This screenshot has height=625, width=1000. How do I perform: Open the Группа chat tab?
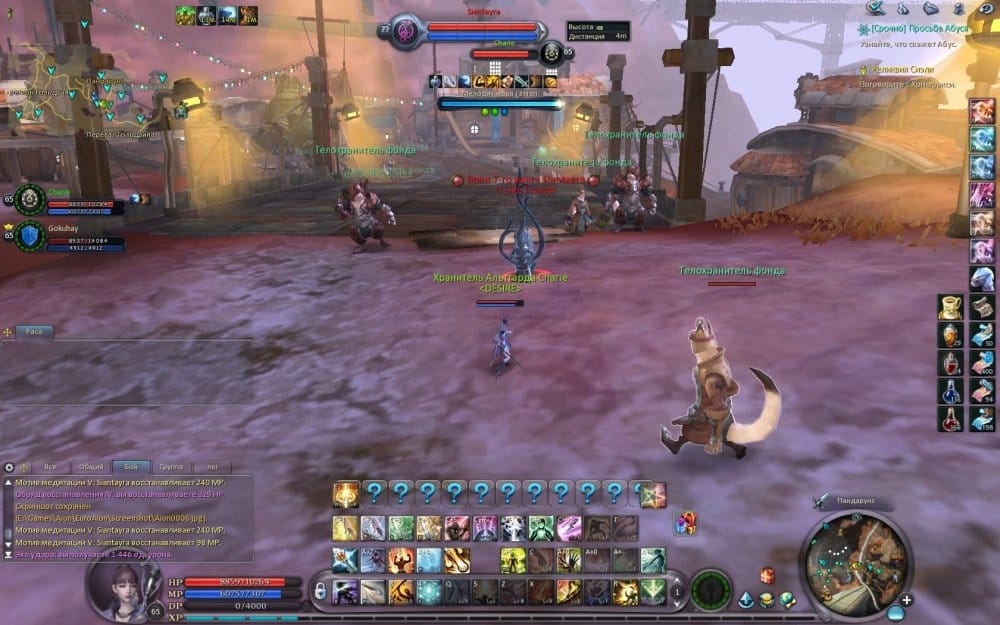[x=172, y=467]
